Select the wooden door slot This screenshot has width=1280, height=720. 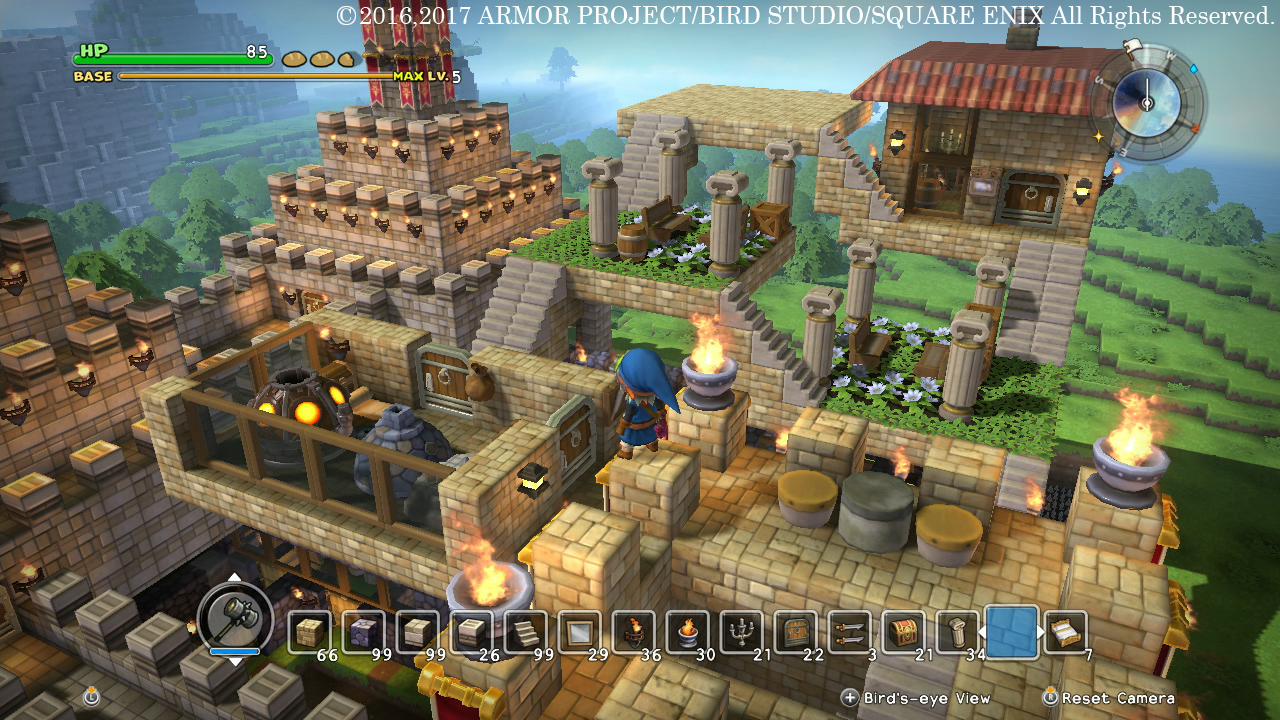pyautogui.click(x=796, y=632)
